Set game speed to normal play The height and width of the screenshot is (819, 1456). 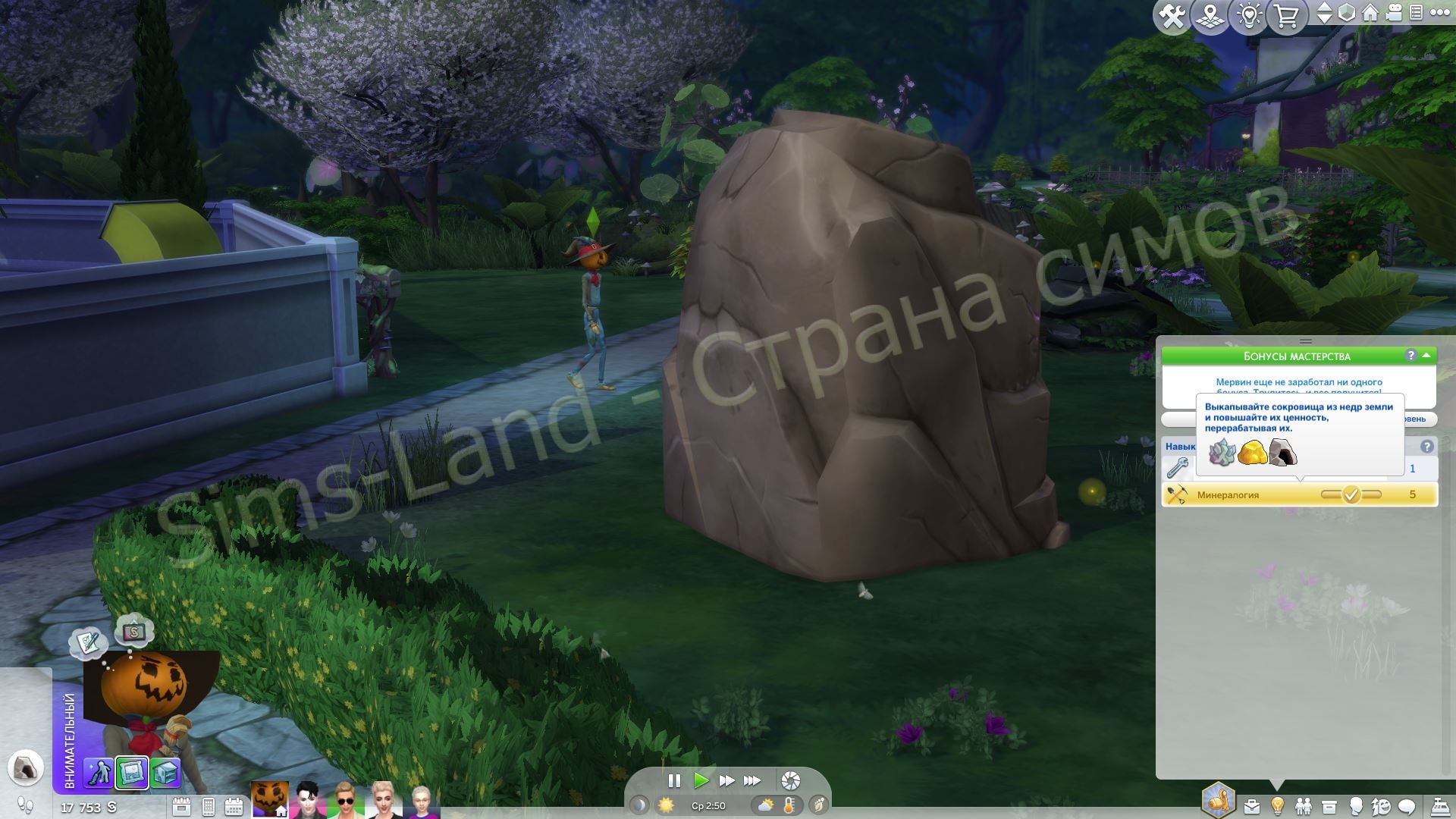coord(701,780)
